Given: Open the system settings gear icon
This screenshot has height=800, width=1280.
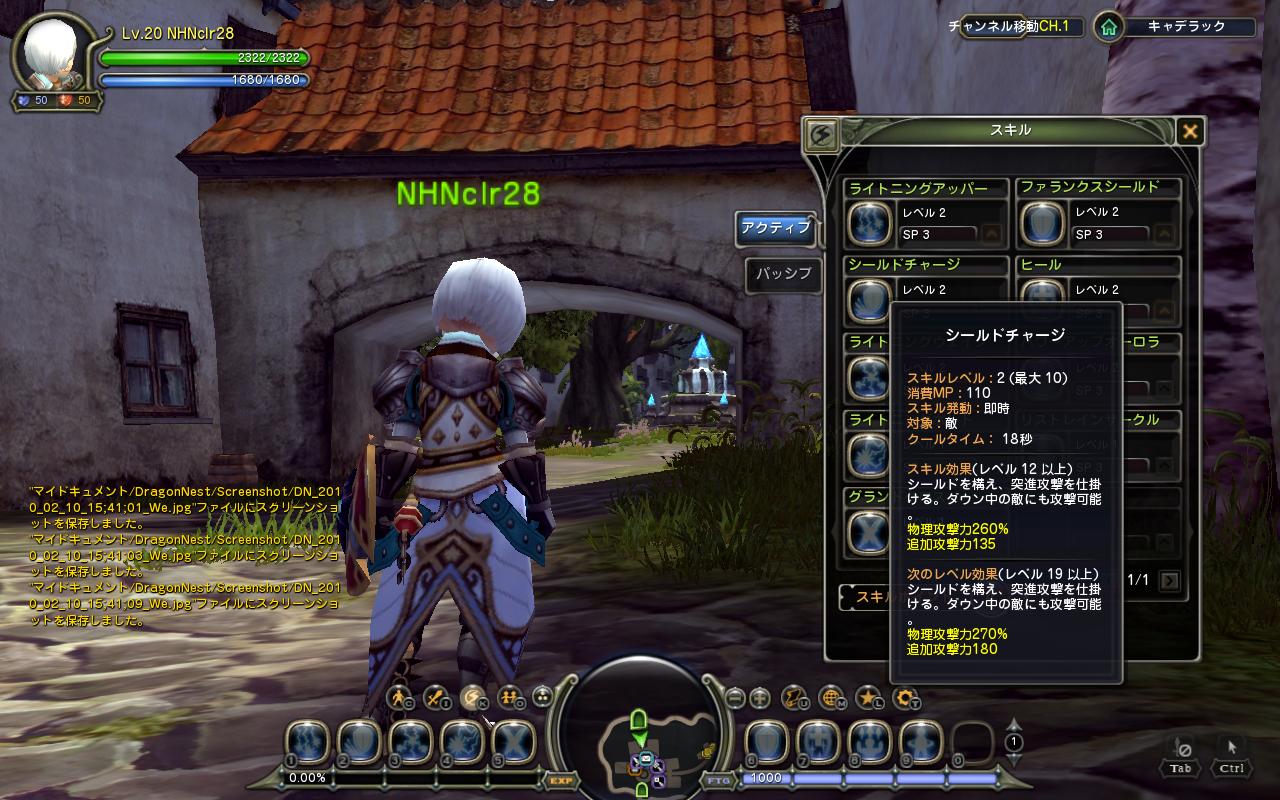Looking at the screenshot, I should tap(905, 697).
